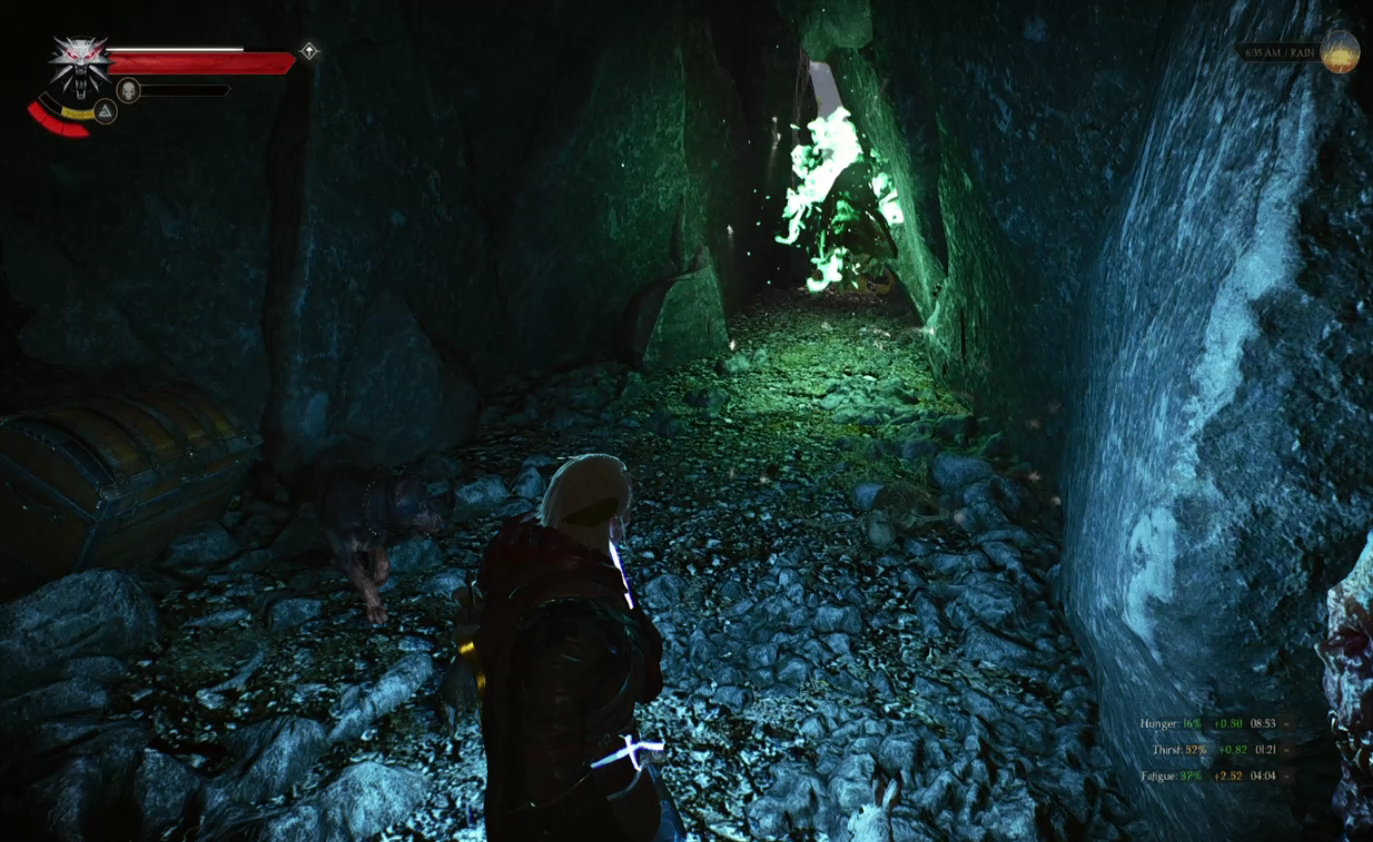The height and width of the screenshot is (842, 1373).
Task: Click the skull toxicity icon
Action: 127,90
